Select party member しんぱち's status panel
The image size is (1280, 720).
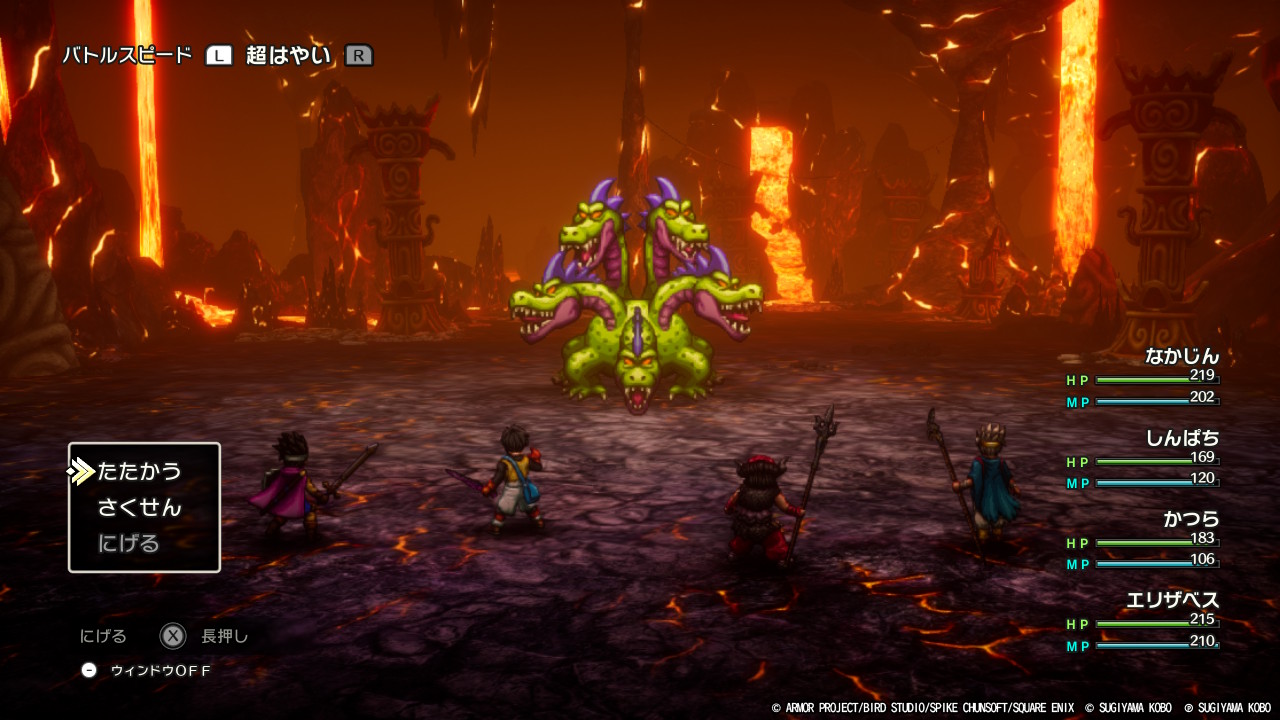[x=1144, y=460]
